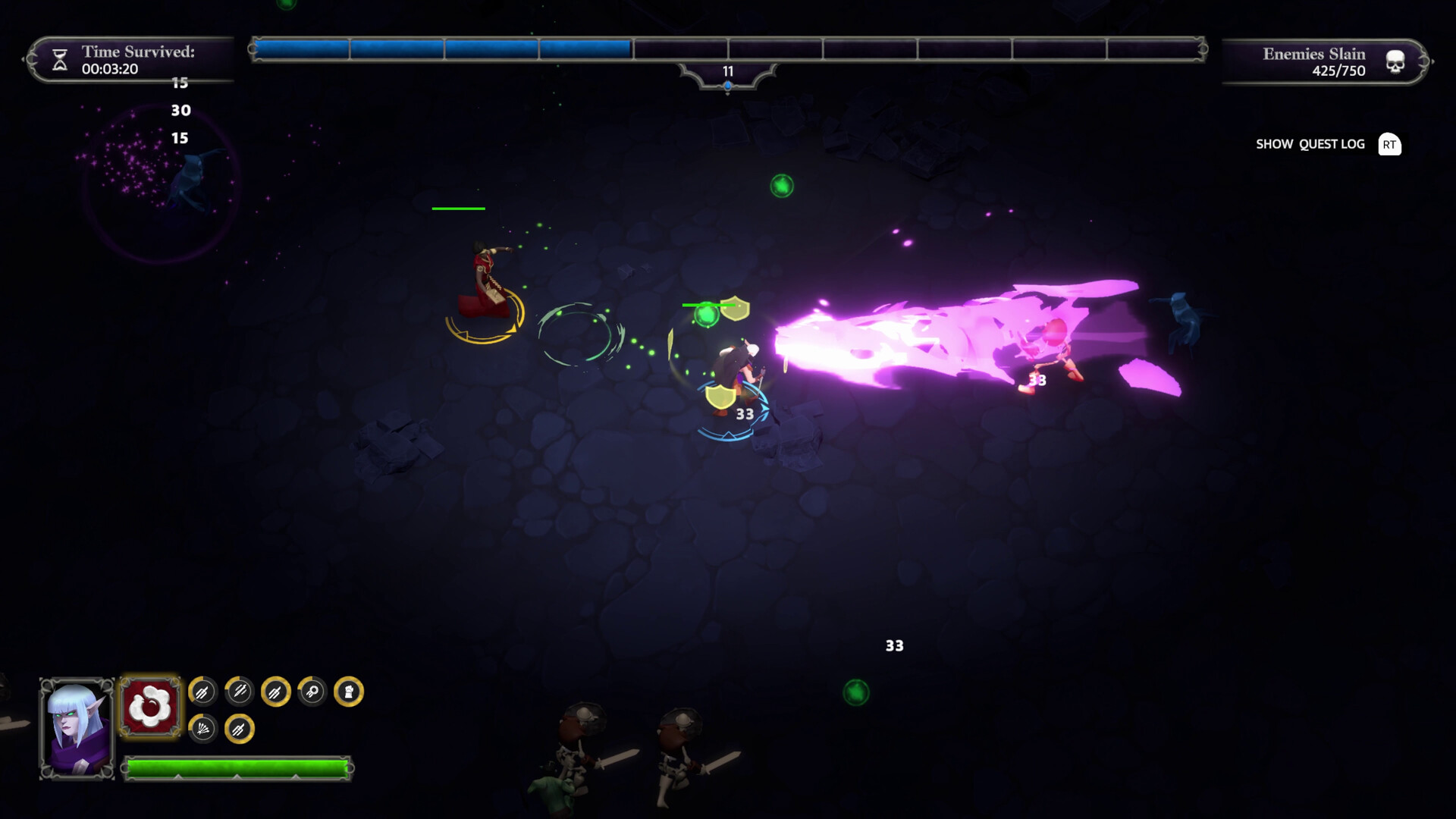This screenshot has height=819, width=1456.
Task: Click the triple-slash skill icon
Action: click(x=202, y=692)
